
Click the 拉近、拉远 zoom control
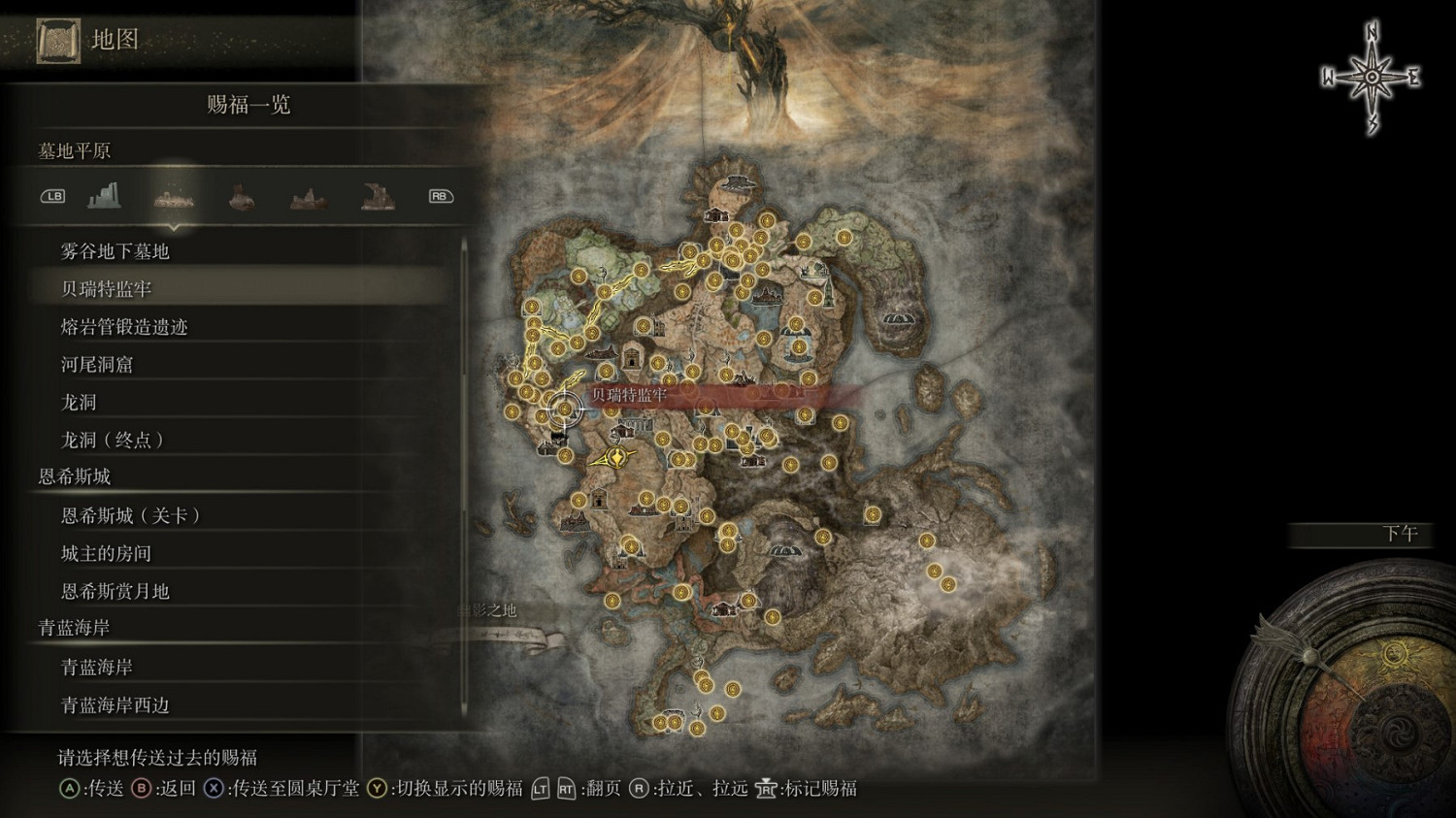pyautogui.click(x=689, y=789)
